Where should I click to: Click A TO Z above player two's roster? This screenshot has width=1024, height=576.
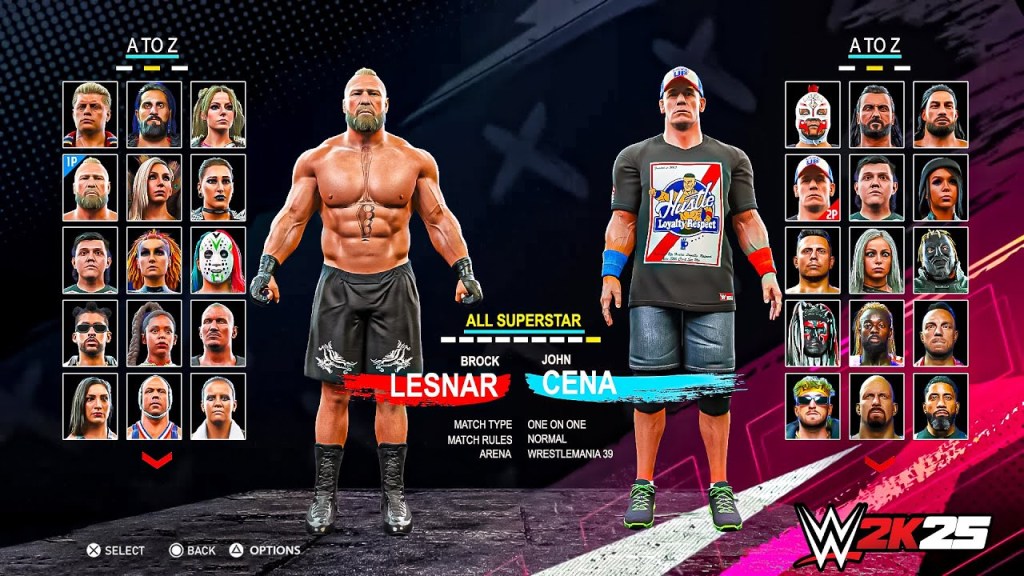coord(876,45)
